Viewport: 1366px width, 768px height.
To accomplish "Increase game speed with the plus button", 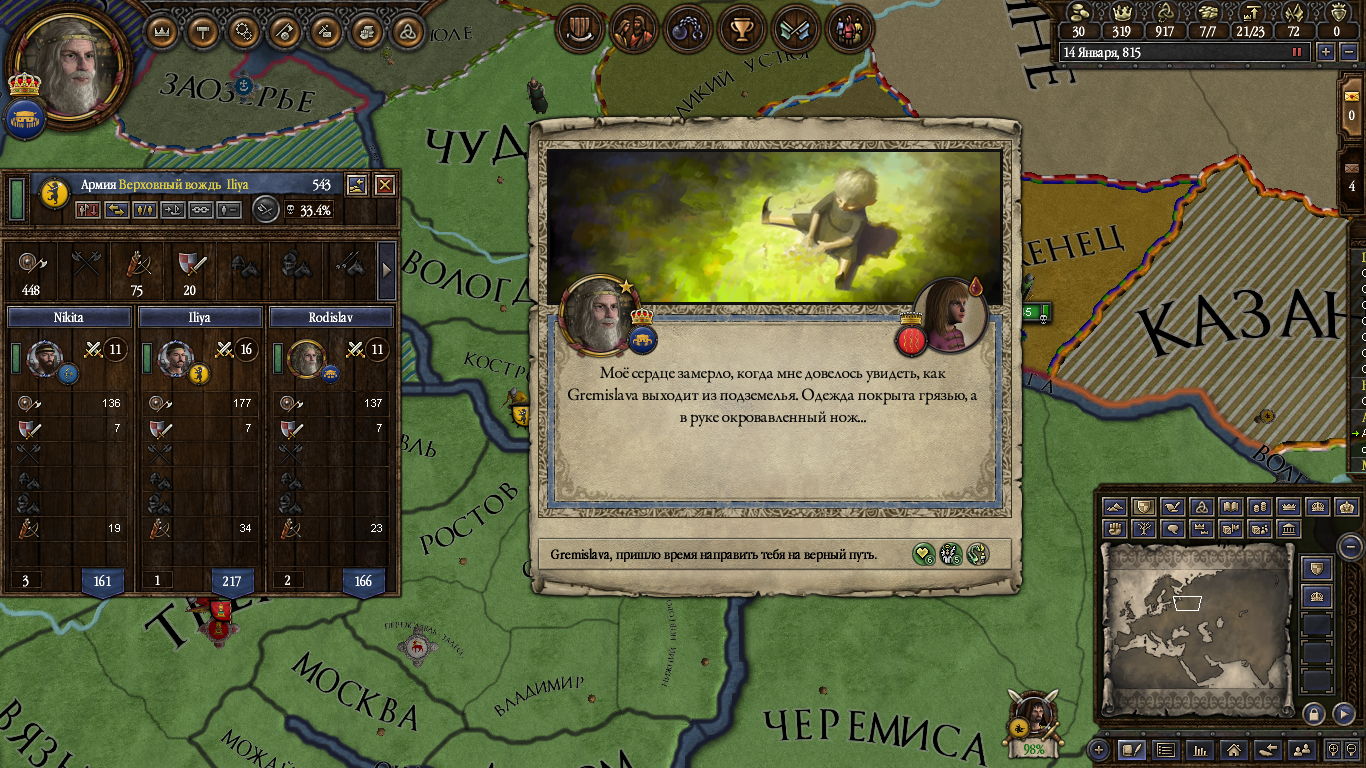I will tap(1326, 52).
